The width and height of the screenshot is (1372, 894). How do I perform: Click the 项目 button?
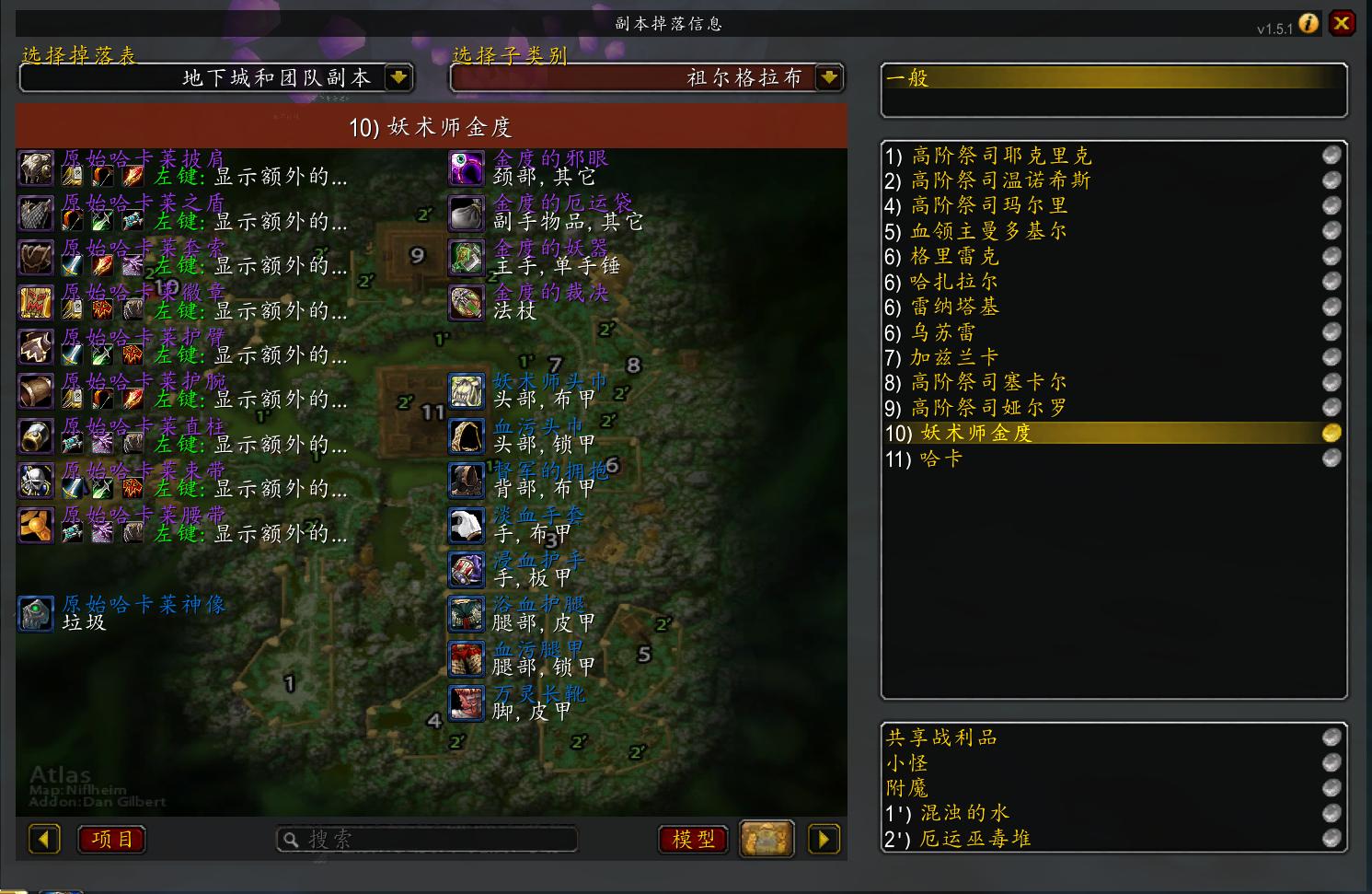(110, 839)
